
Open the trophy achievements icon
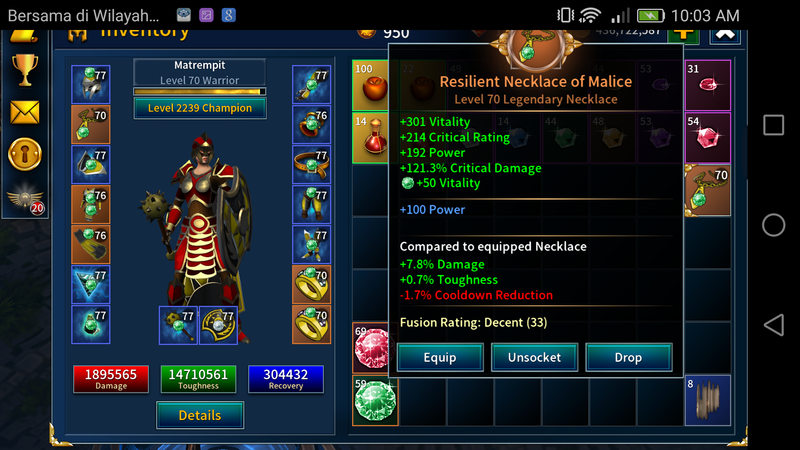(24, 69)
